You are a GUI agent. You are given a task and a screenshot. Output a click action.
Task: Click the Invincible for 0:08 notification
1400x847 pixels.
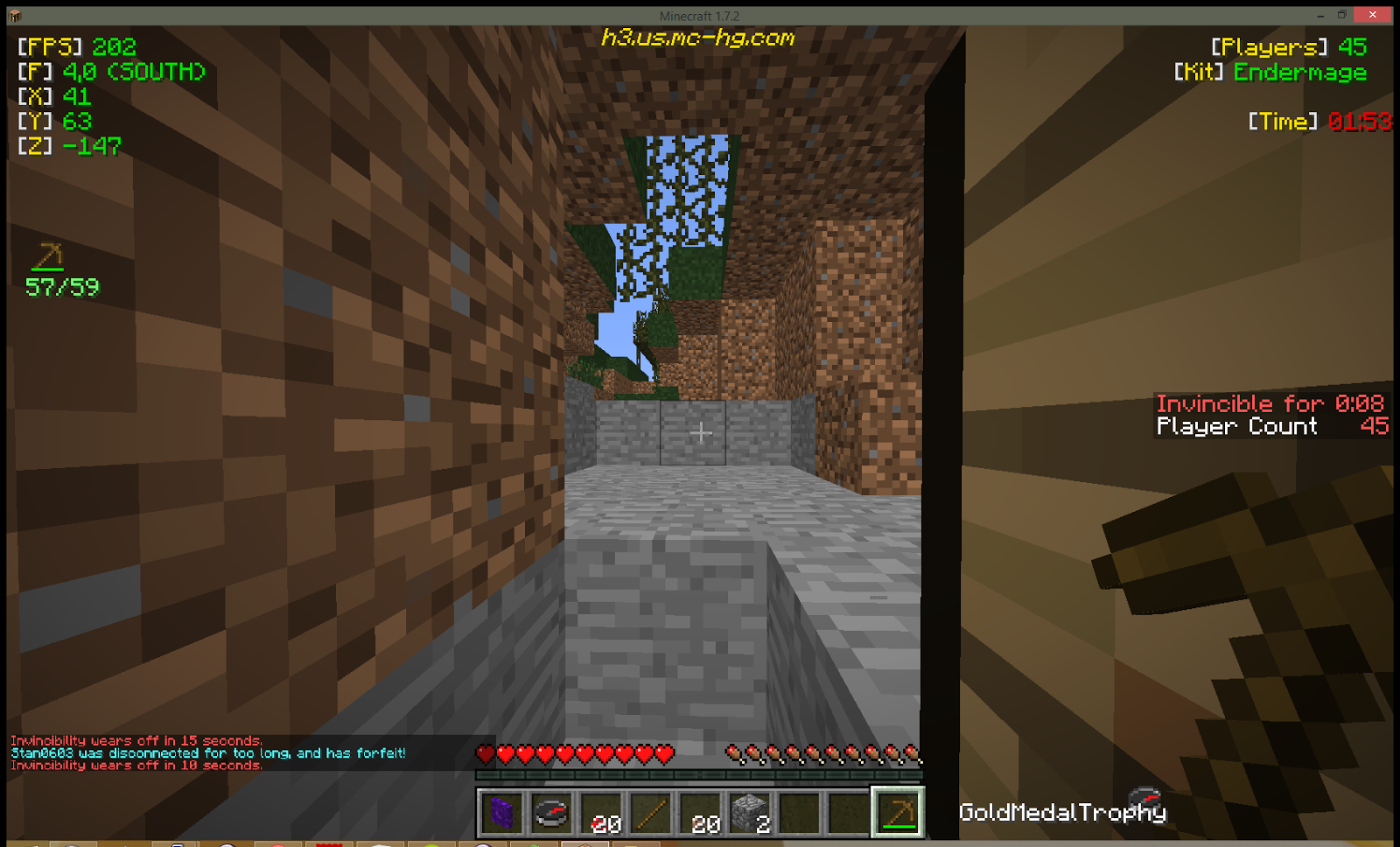(1270, 403)
